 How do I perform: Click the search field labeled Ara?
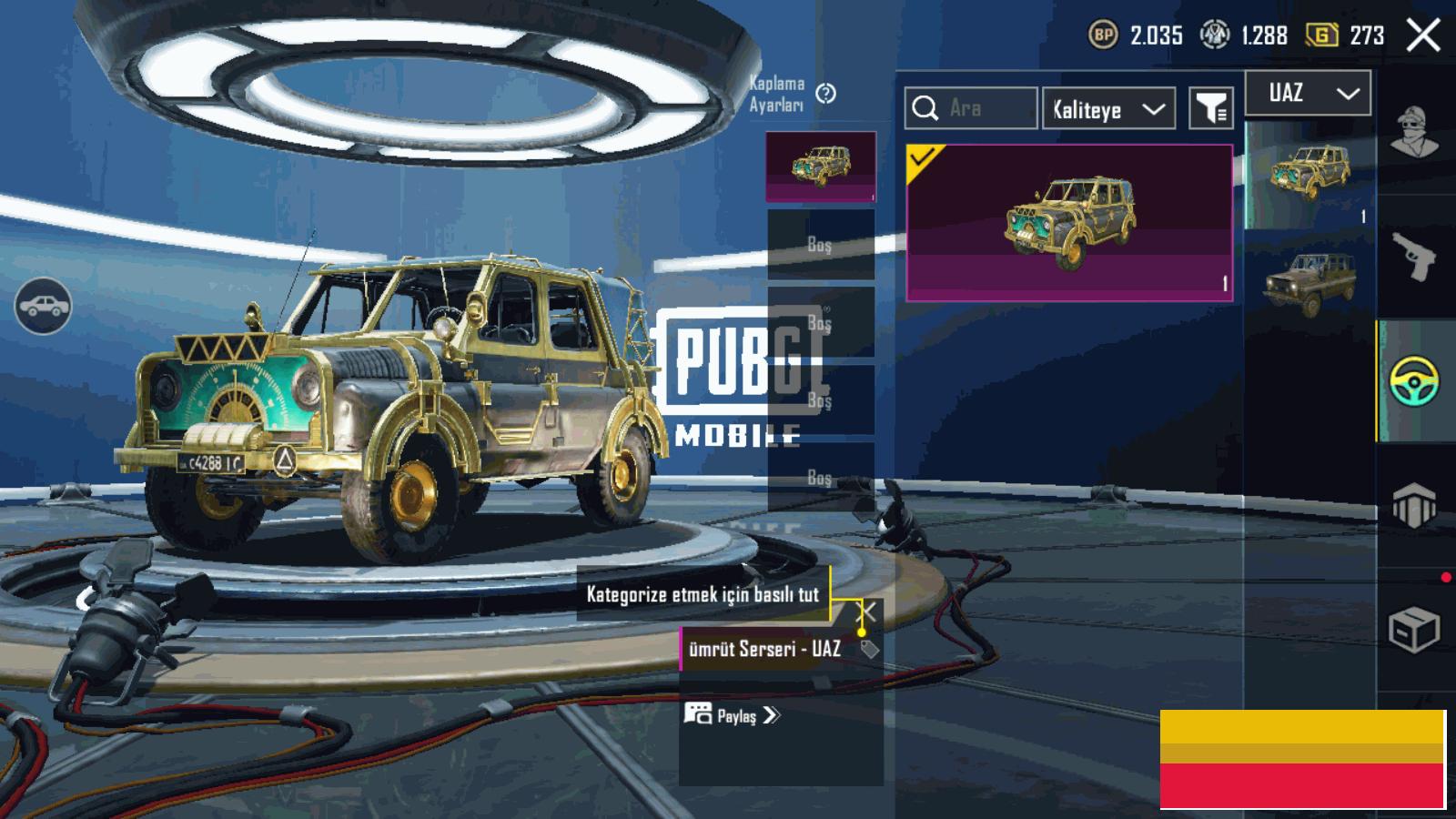970,108
